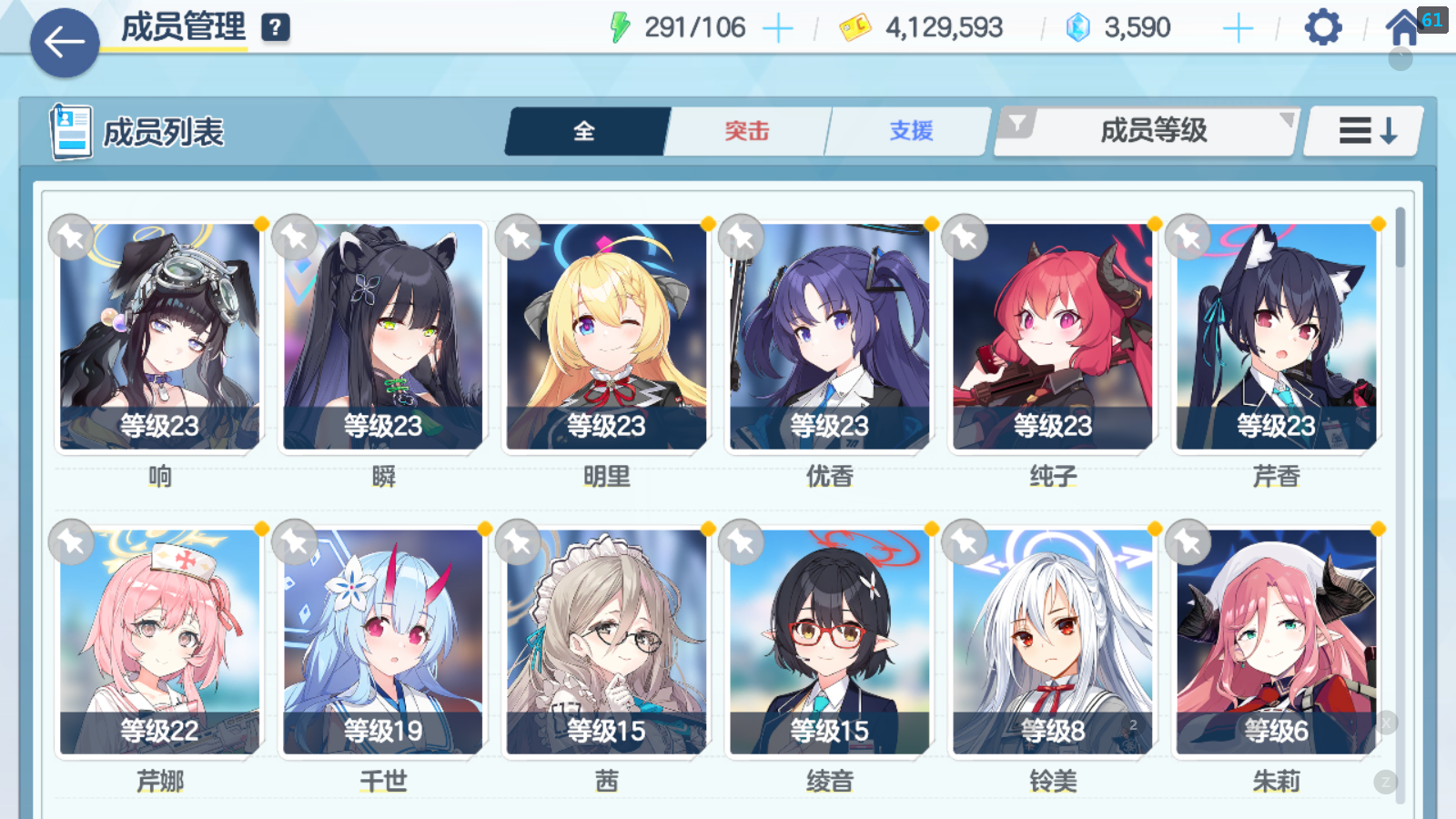Tap the plus button to restore energy
1456x819 pixels.
[x=778, y=26]
